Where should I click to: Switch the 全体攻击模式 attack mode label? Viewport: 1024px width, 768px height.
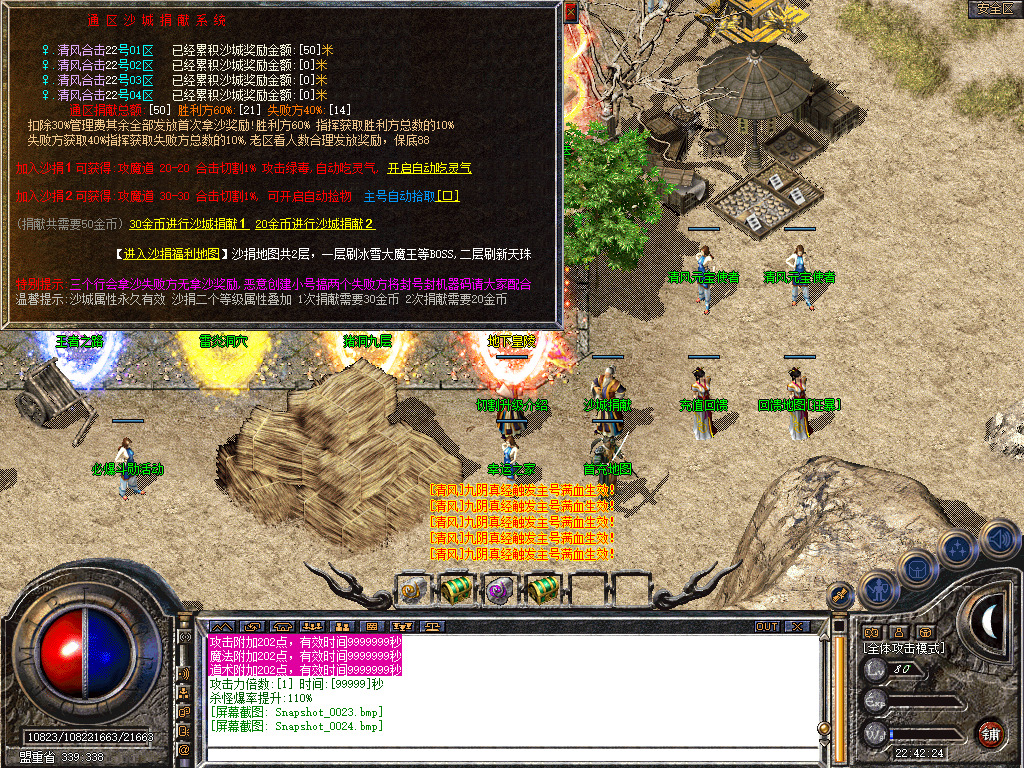tap(905, 648)
